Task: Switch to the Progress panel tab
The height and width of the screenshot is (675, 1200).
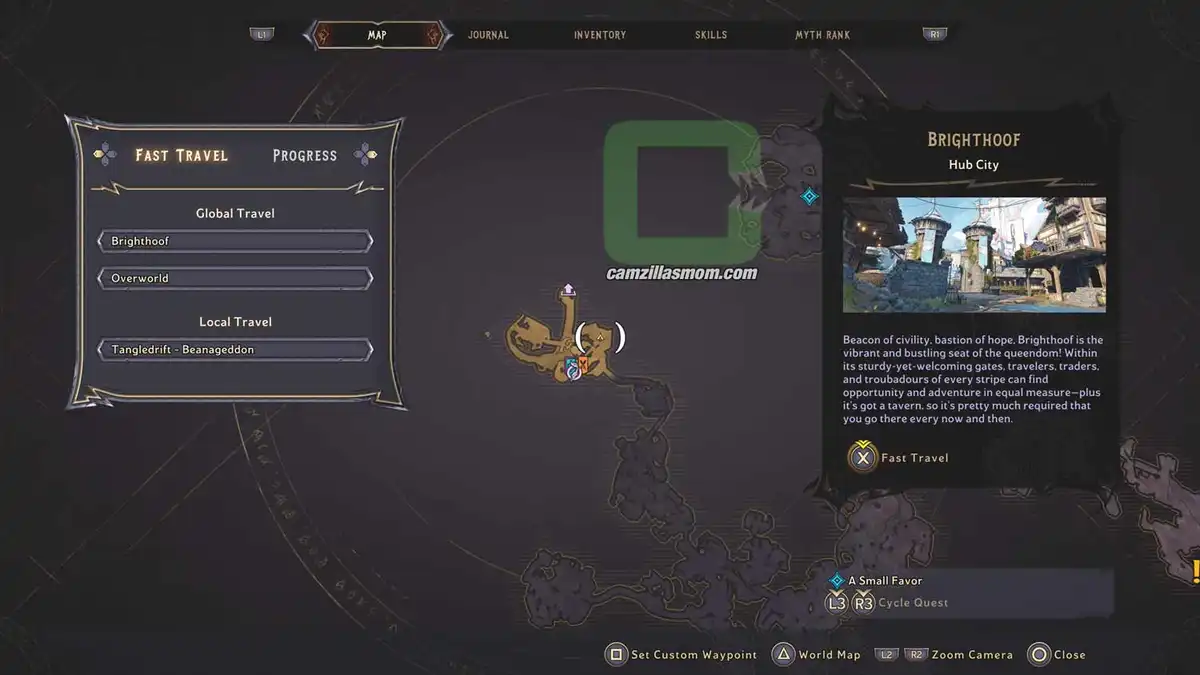Action: click(x=305, y=155)
